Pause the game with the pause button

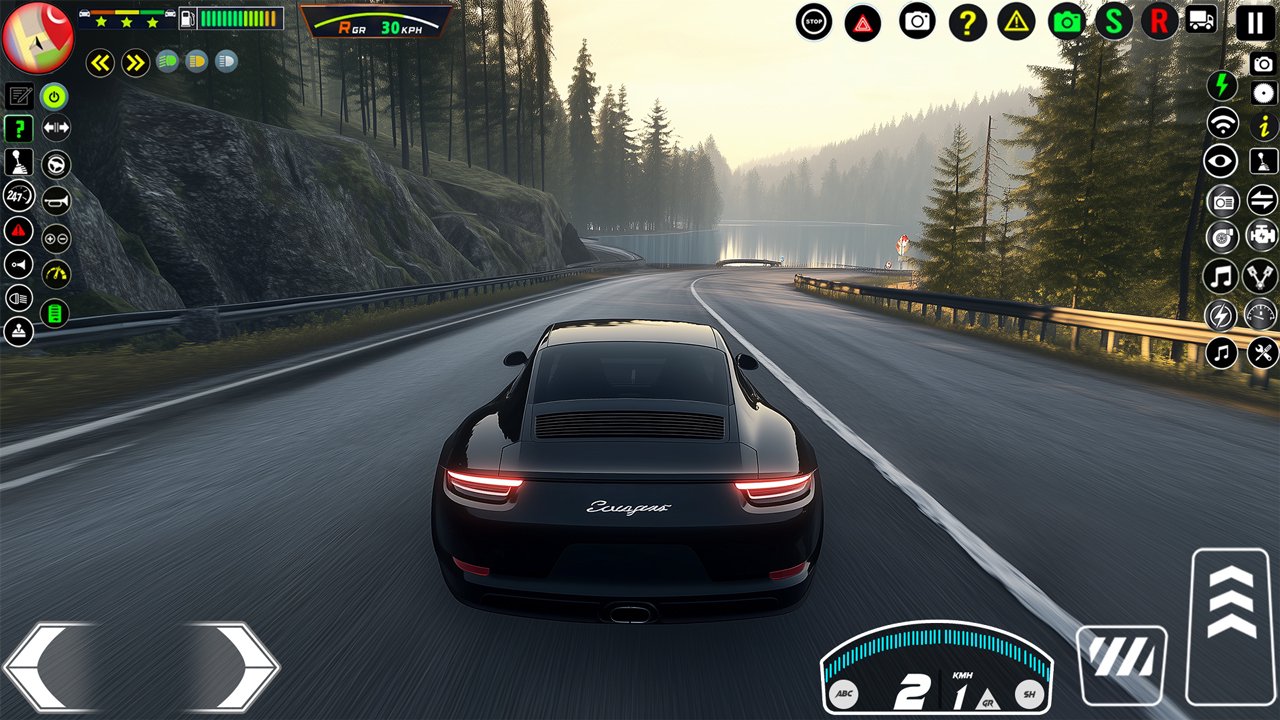pyautogui.click(x=1255, y=22)
